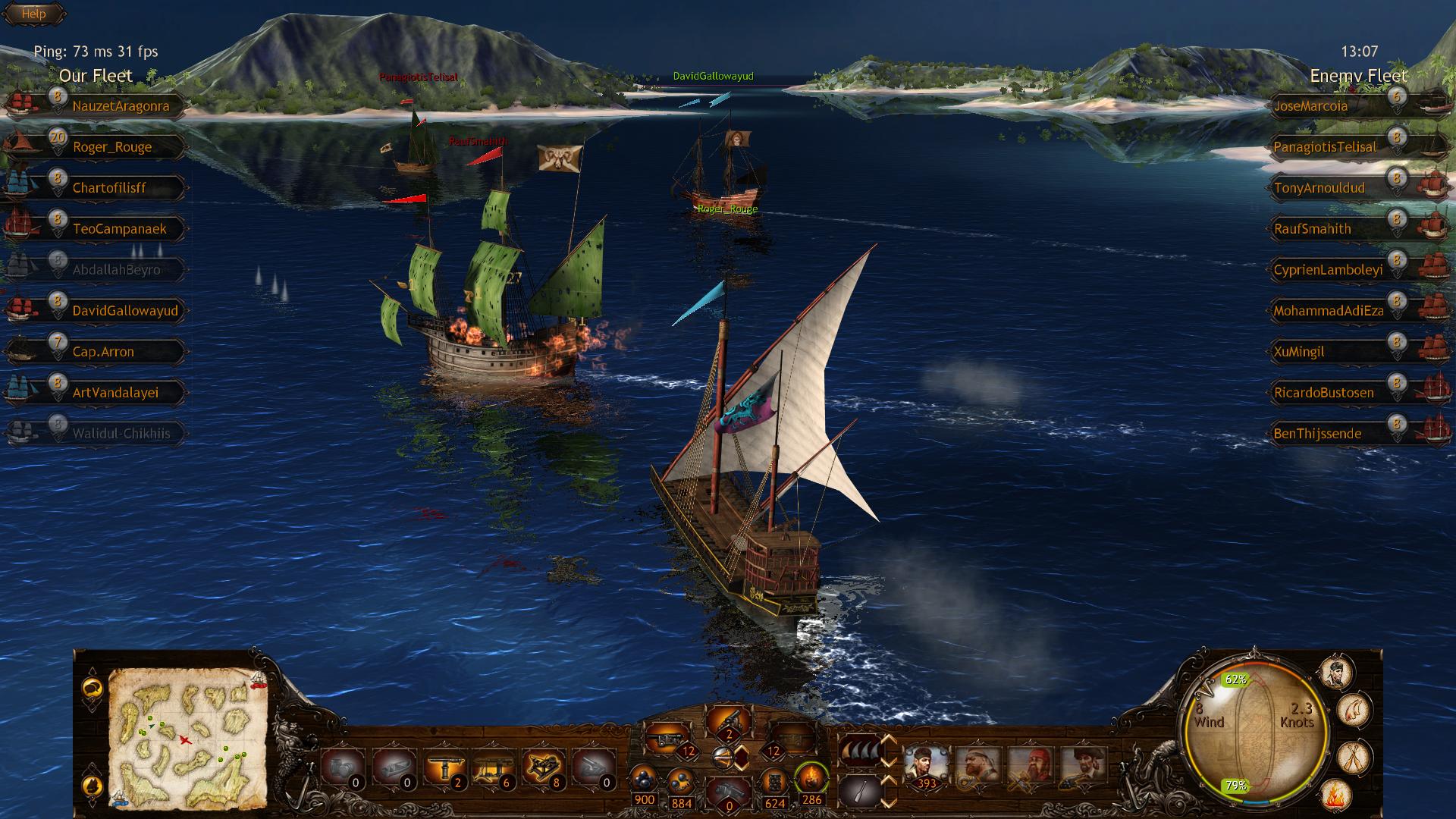1456x819 pixels.
Task: Choose Cap.Arron from Our Fleet
Action: point(103,352)
